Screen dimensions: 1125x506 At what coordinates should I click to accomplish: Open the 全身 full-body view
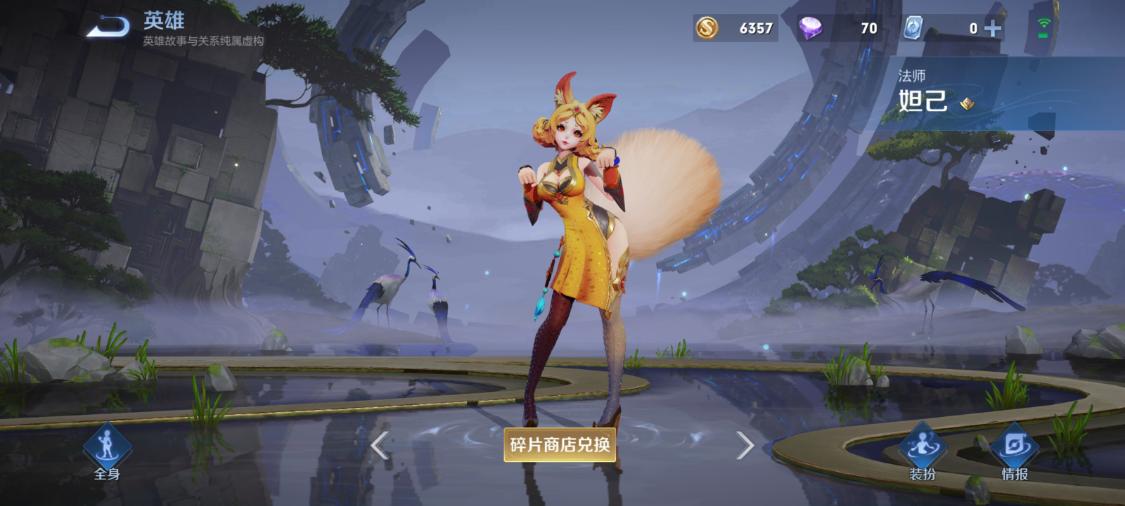[x=107, y=453]
